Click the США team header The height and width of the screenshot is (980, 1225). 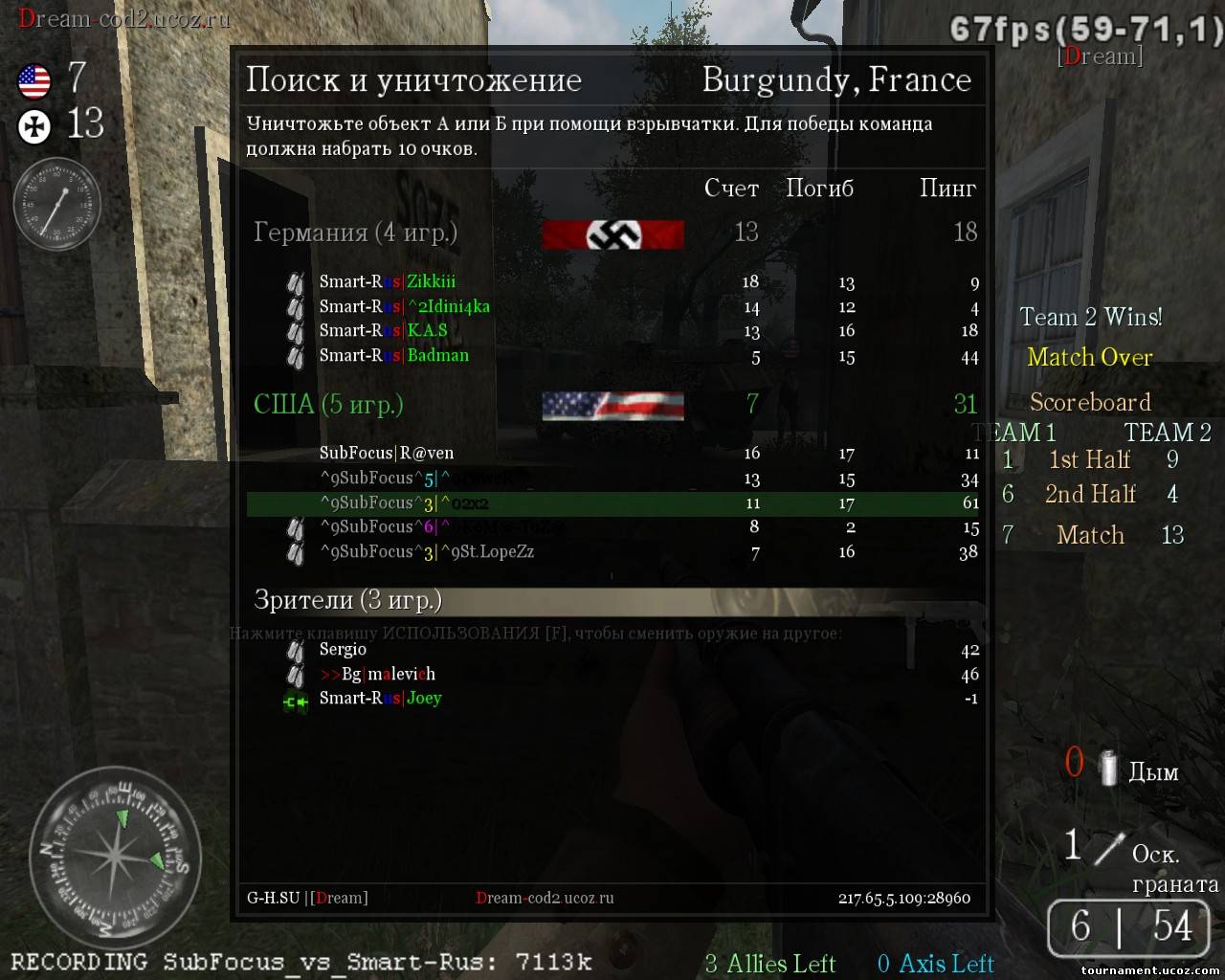pos(327,405)
